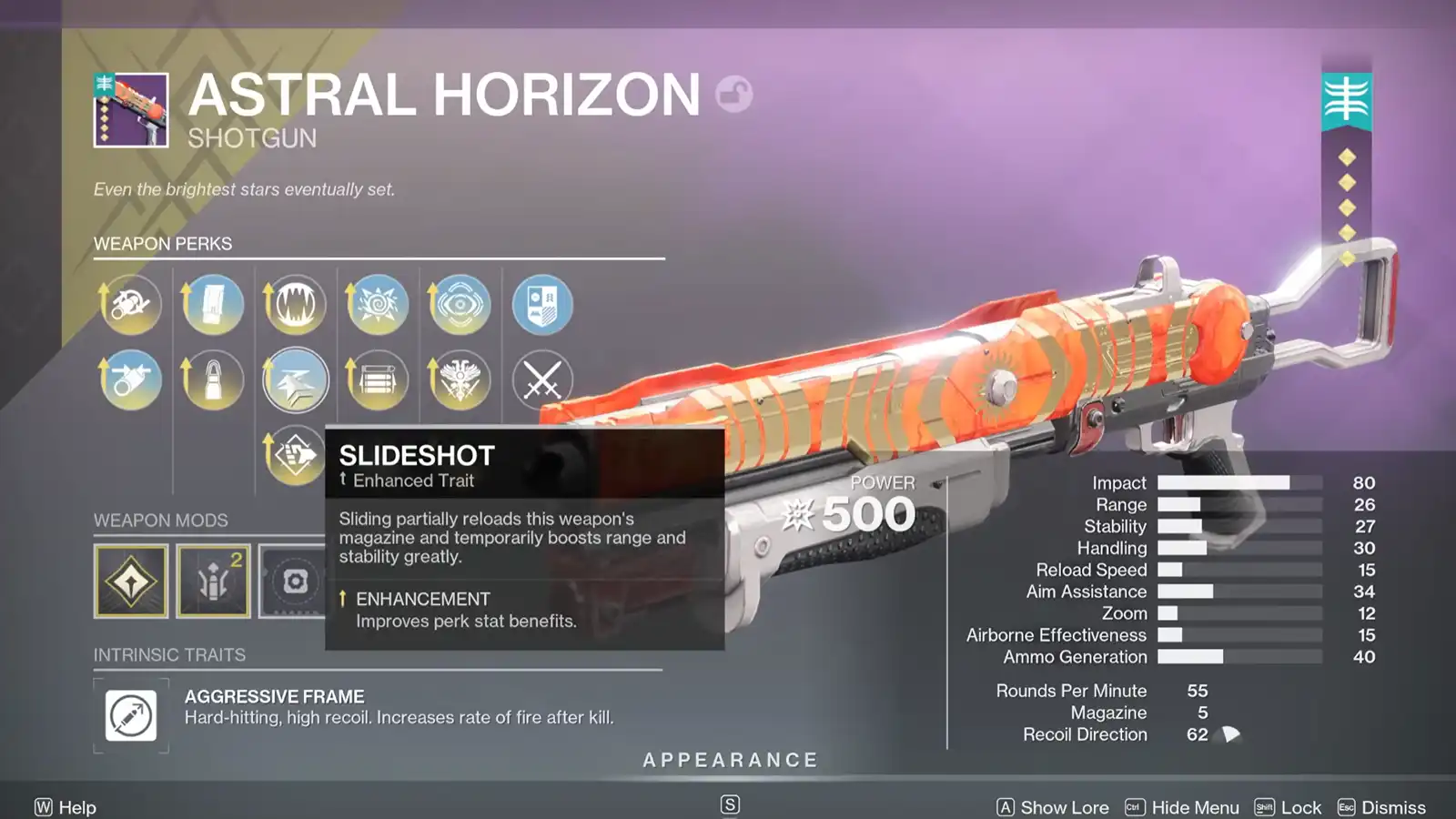Screen dimensions: 1456x819
Task: Toggle the blue shield tracker perk
Action: click(x=541, y=304)
